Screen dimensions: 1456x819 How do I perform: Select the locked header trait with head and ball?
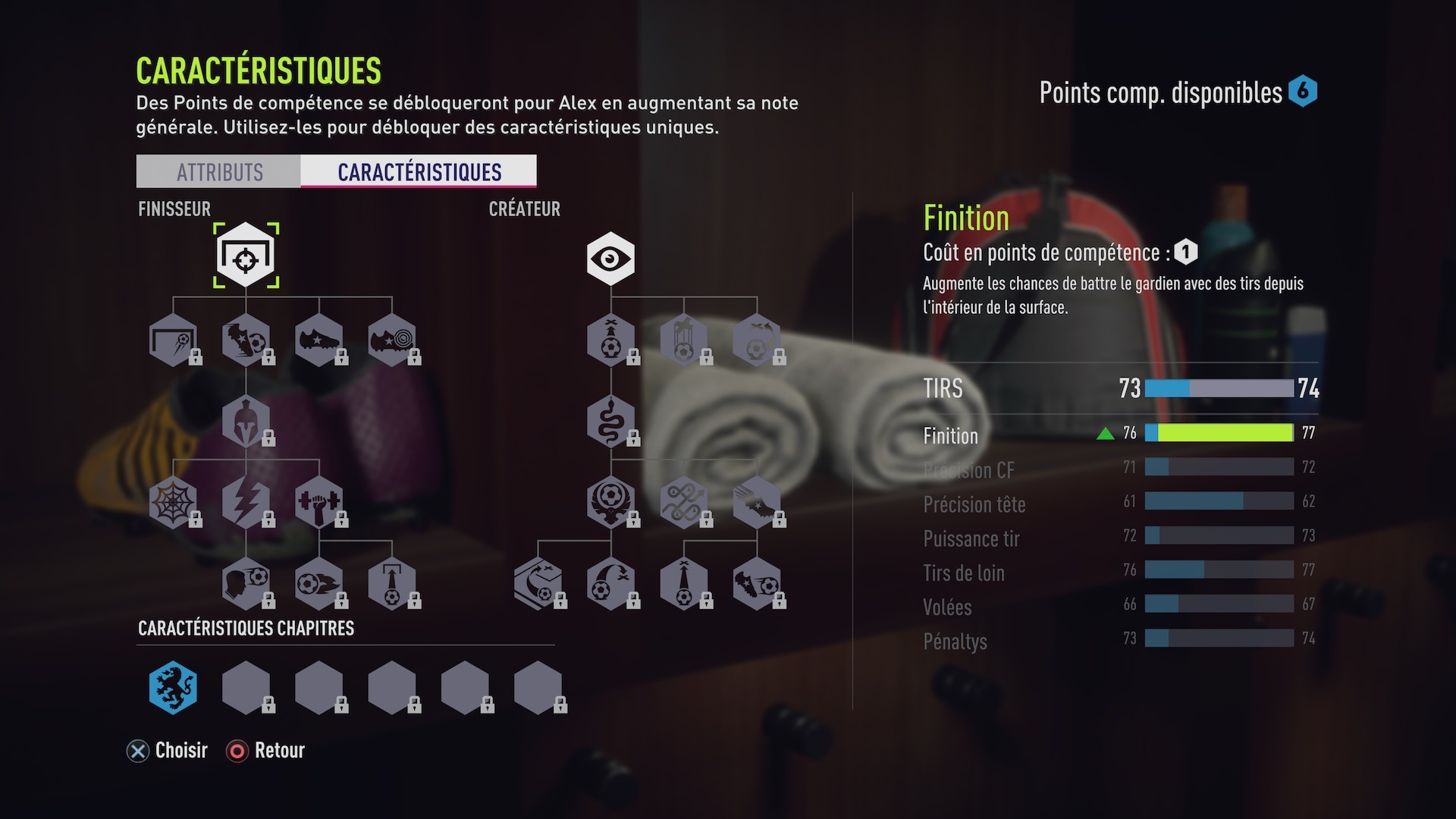click(246, 583)
